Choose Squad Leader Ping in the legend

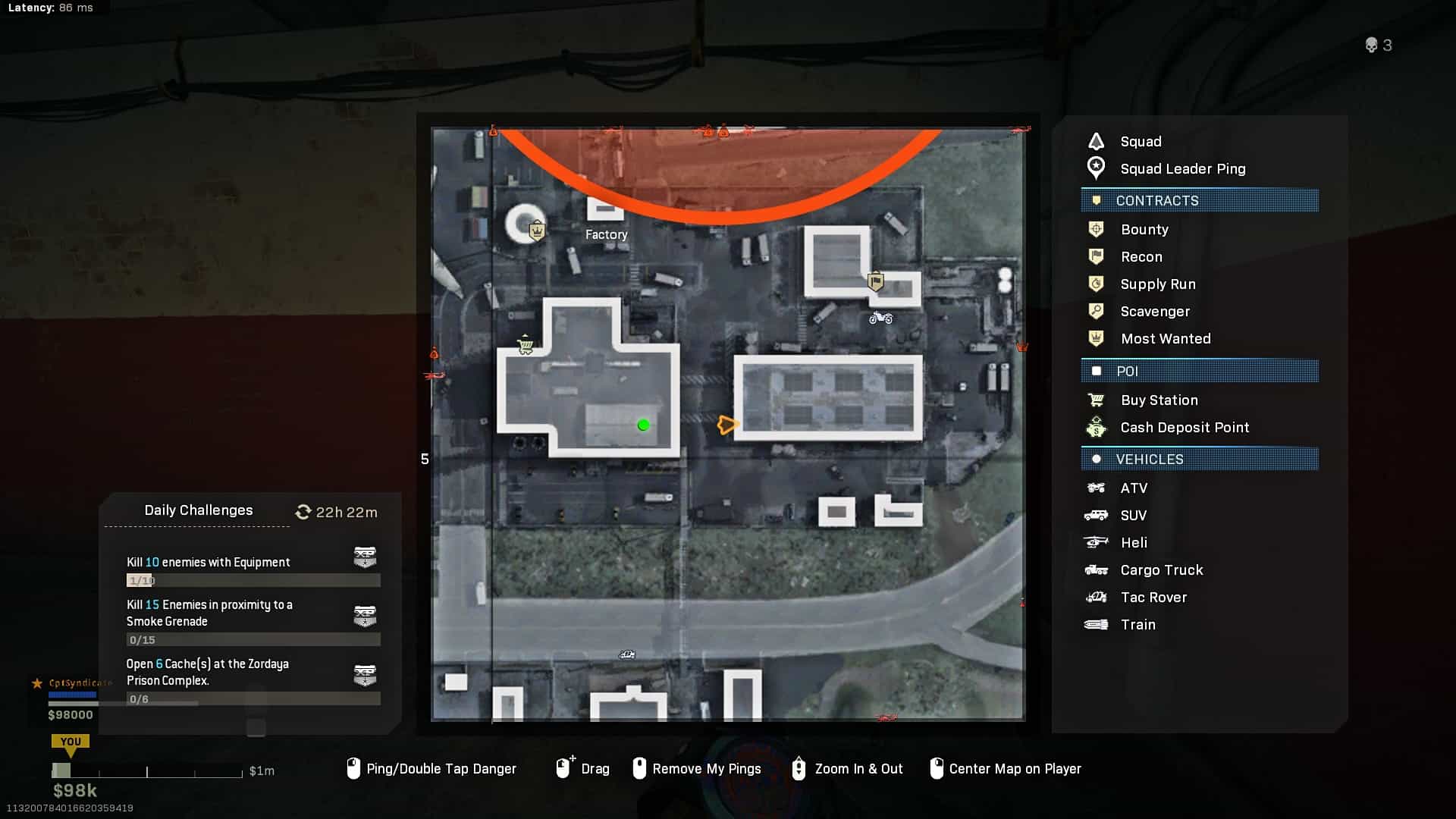(1181, 169)
